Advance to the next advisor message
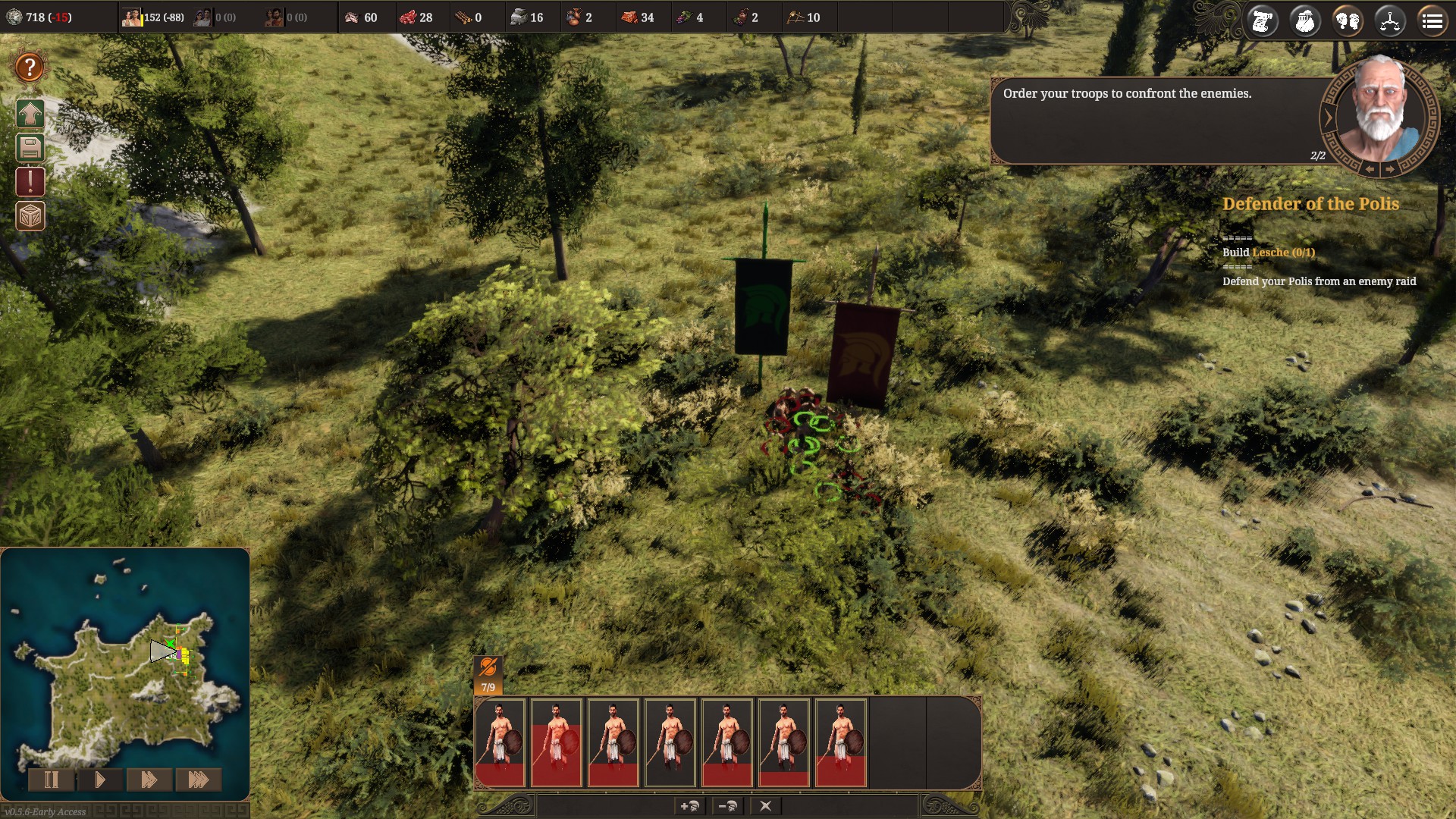This screenshot has height=819, width=1456. click(x=1389, y=170)
